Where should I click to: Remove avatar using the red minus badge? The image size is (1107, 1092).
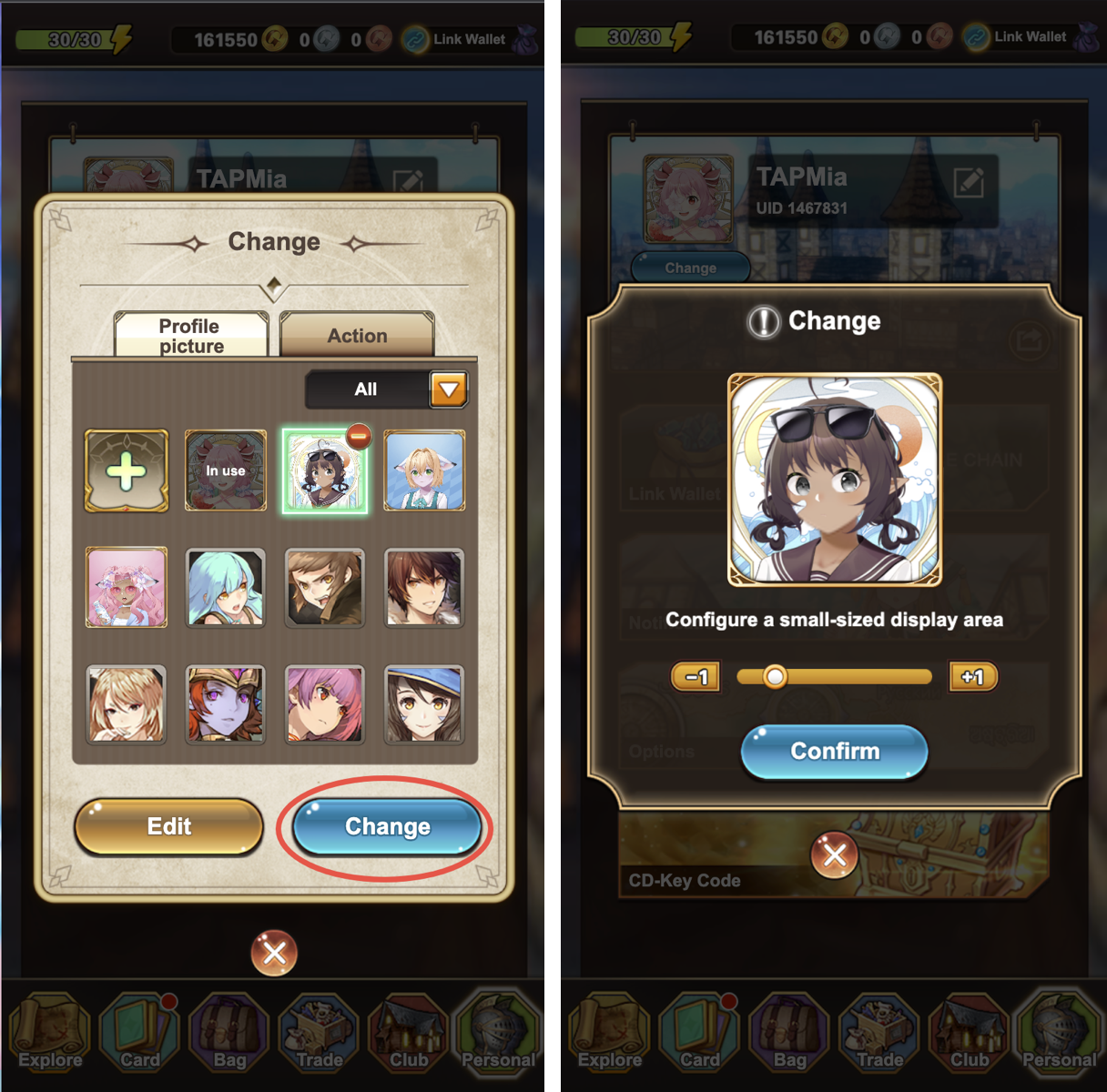[x=359, y=437]
